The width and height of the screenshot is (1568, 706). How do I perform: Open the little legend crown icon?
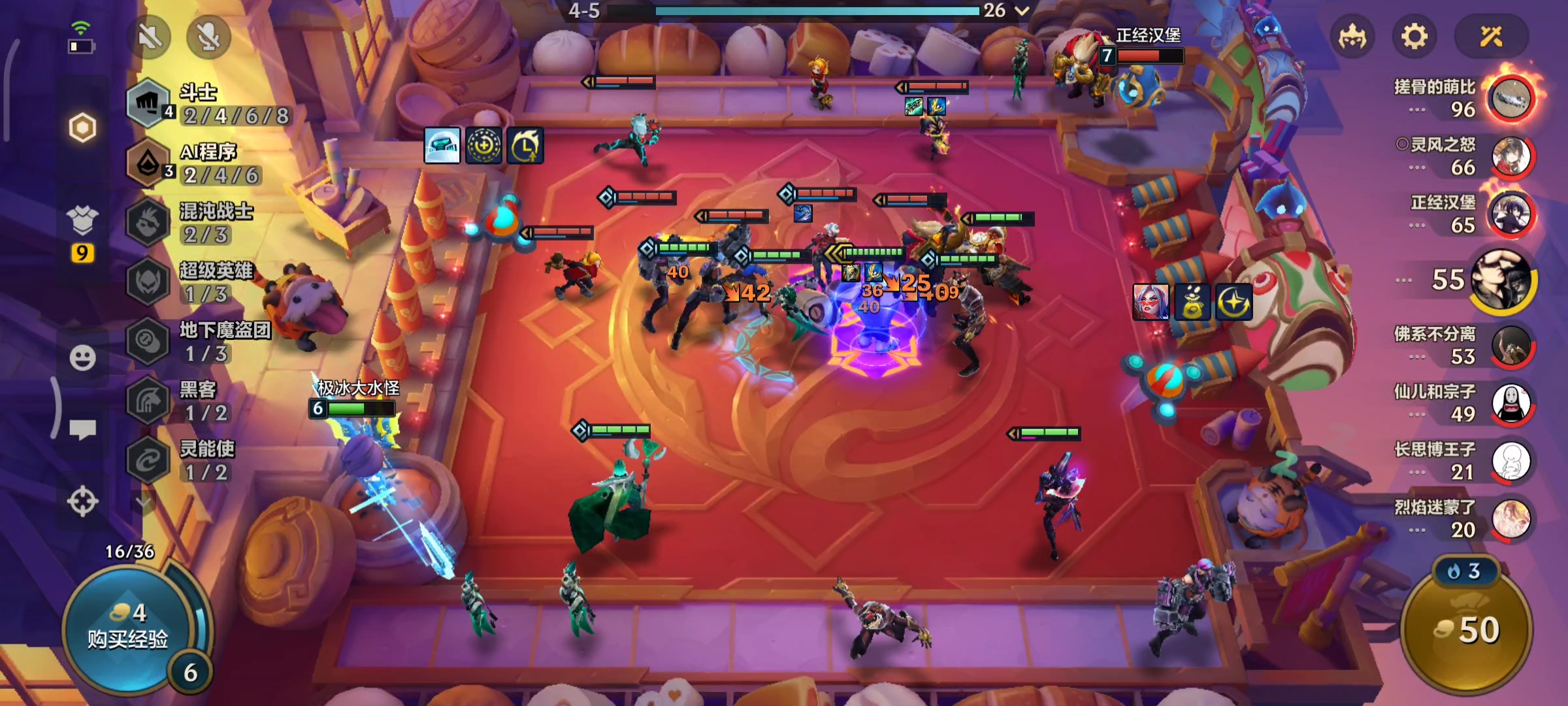click(1352, 37)
